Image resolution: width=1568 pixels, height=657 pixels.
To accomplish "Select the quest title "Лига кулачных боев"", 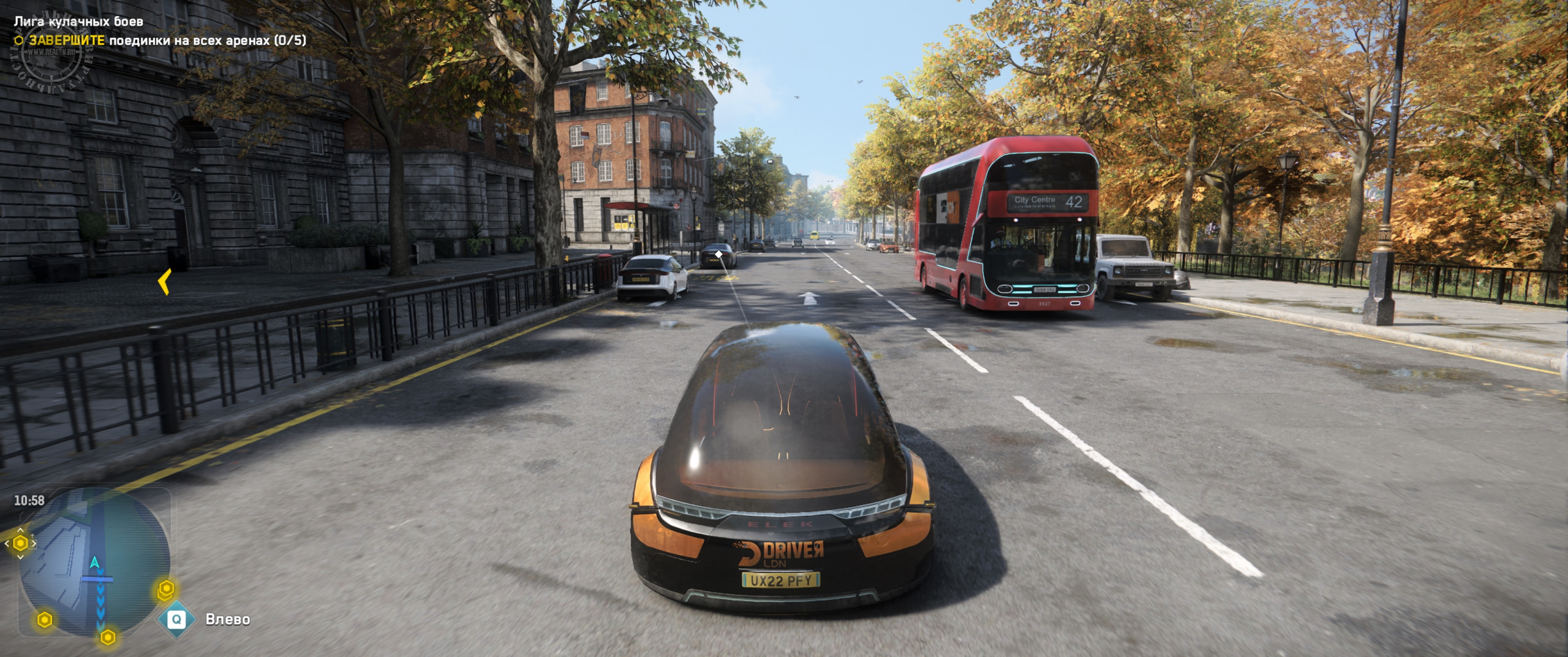I will [x=78, y=21].
